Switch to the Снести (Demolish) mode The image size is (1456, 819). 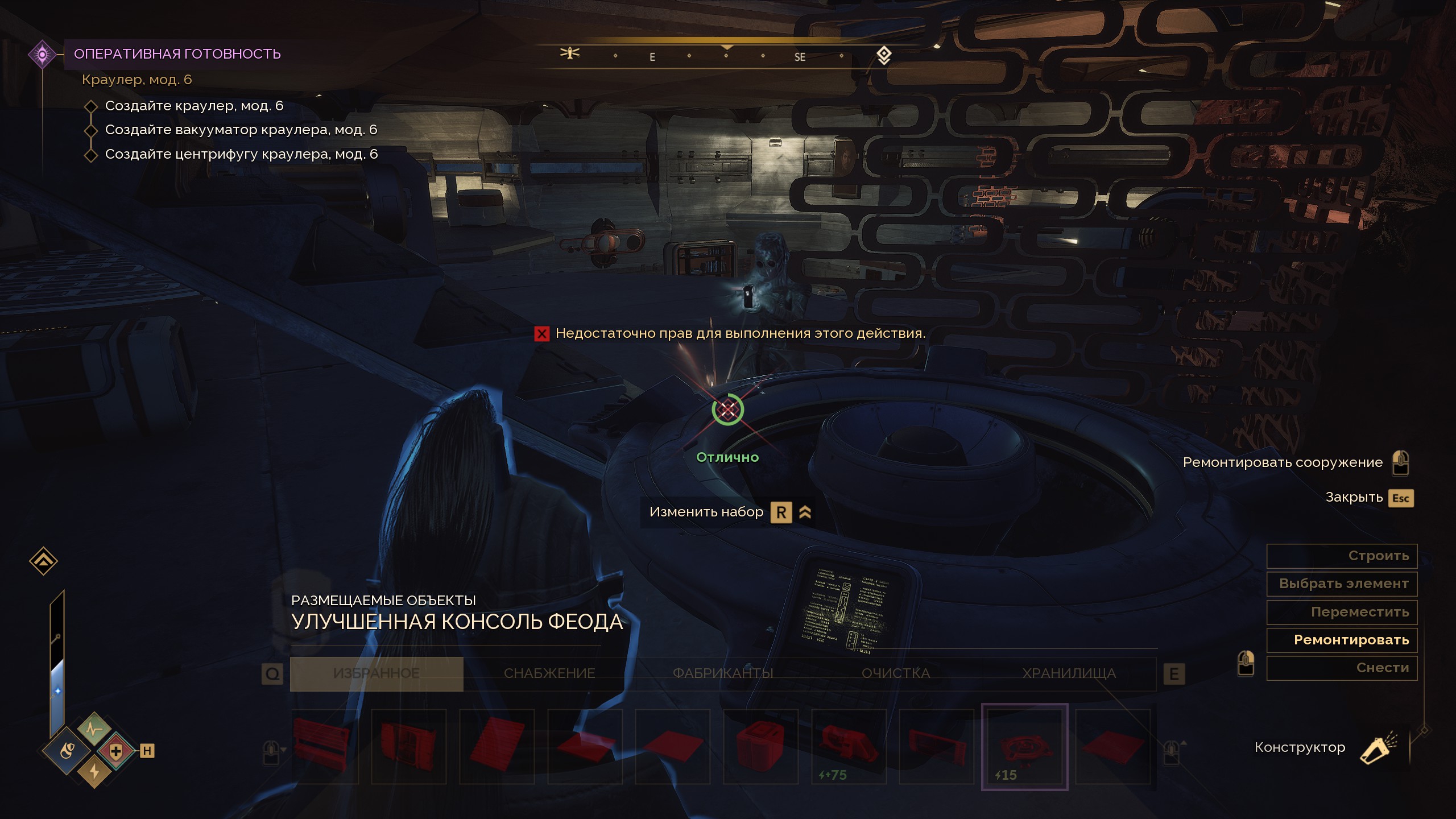click(1341, 668)
